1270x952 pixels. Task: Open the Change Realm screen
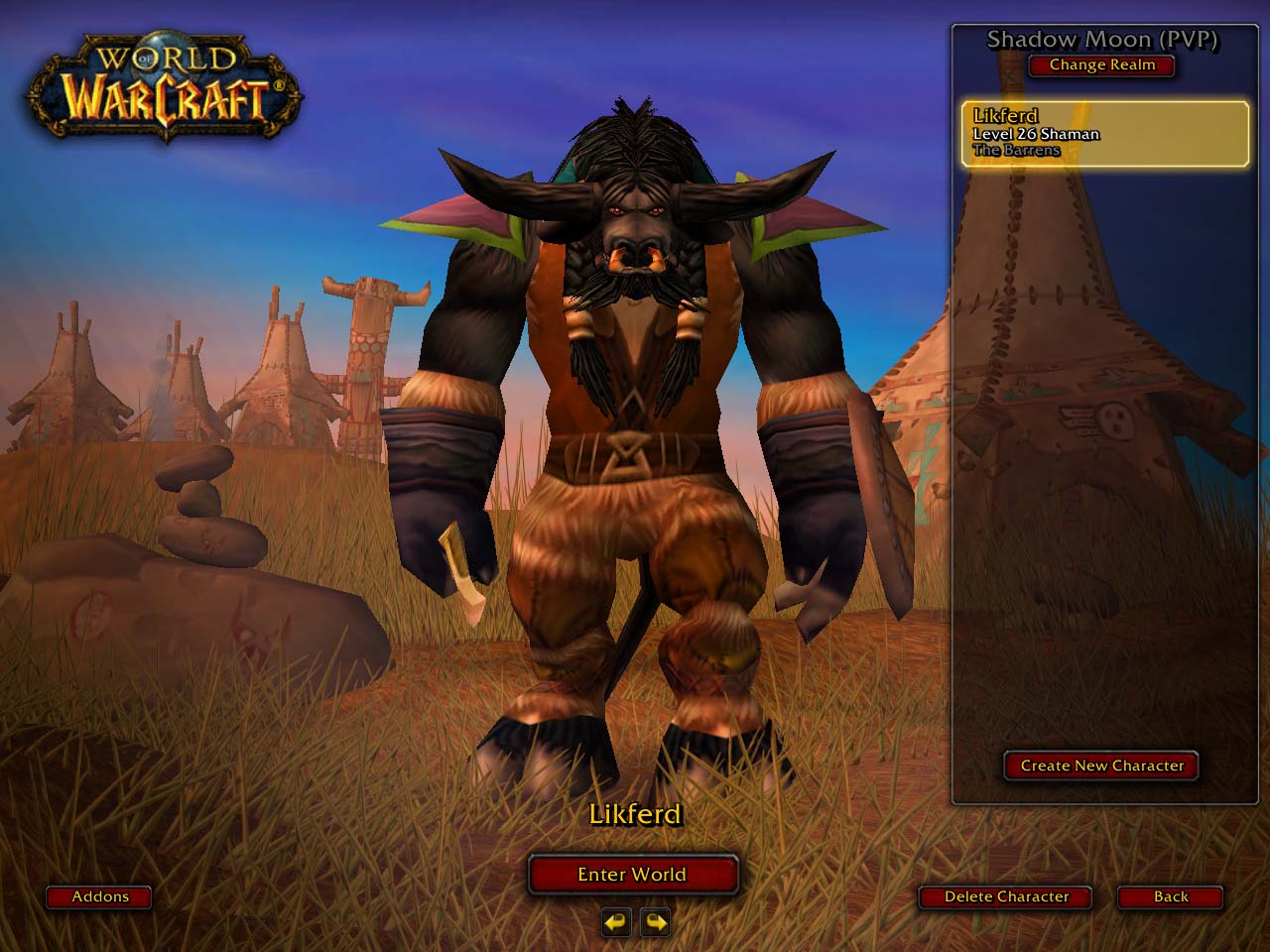click(x=1101, y=65)
